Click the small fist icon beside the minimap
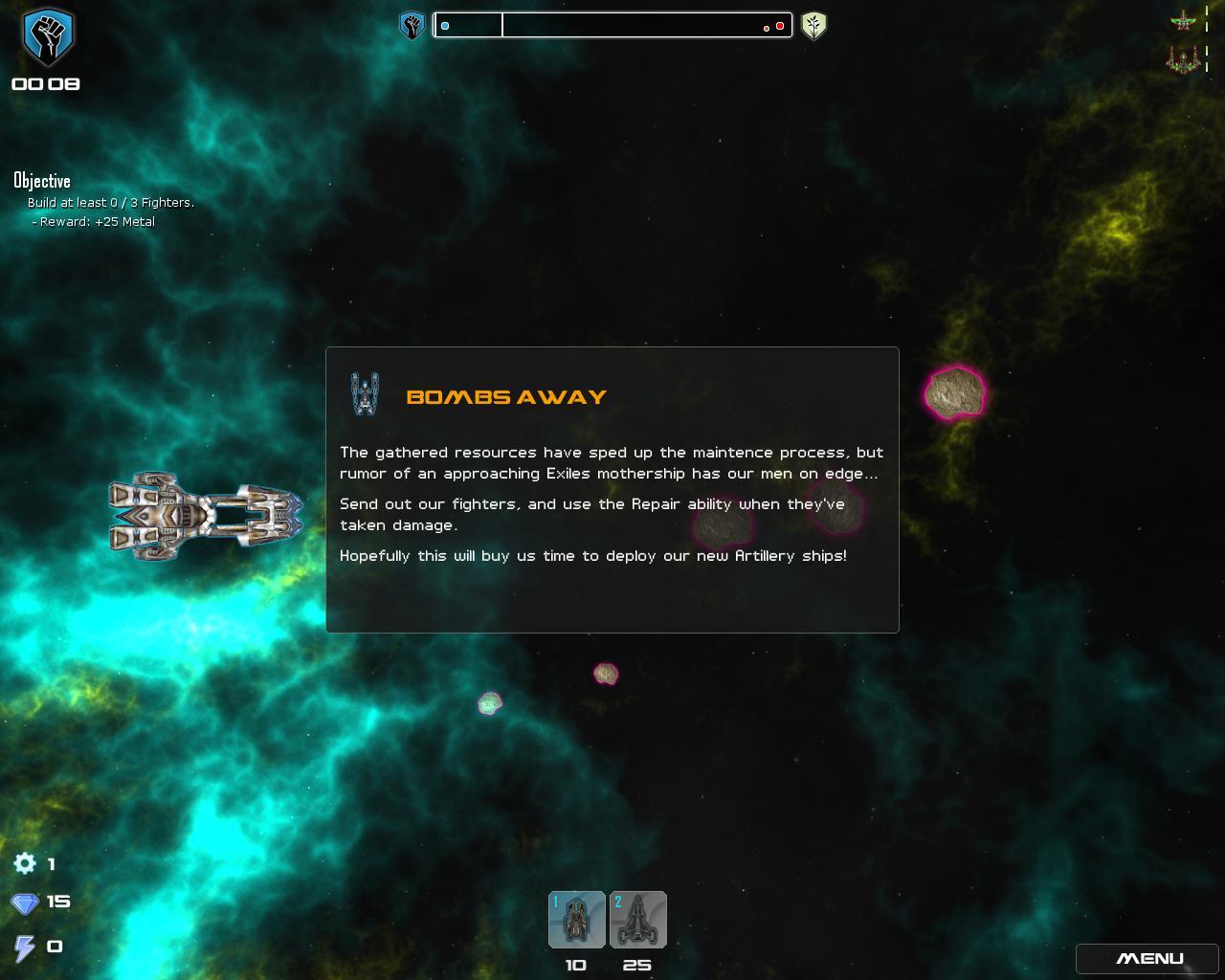Viewport: 1225px width, 980px height. [412, 26]
